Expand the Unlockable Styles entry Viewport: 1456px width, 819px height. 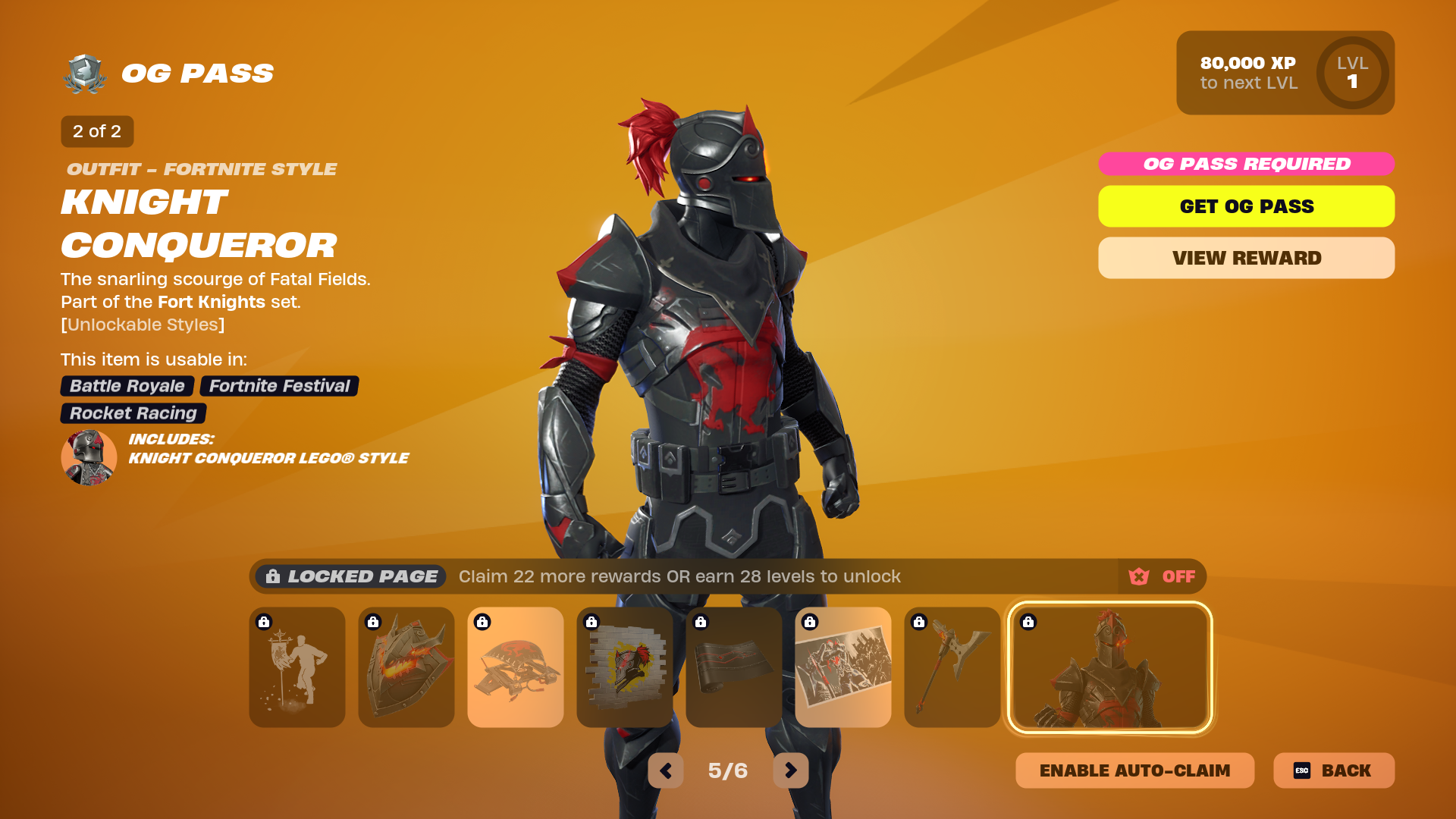[x=143, y=325]
